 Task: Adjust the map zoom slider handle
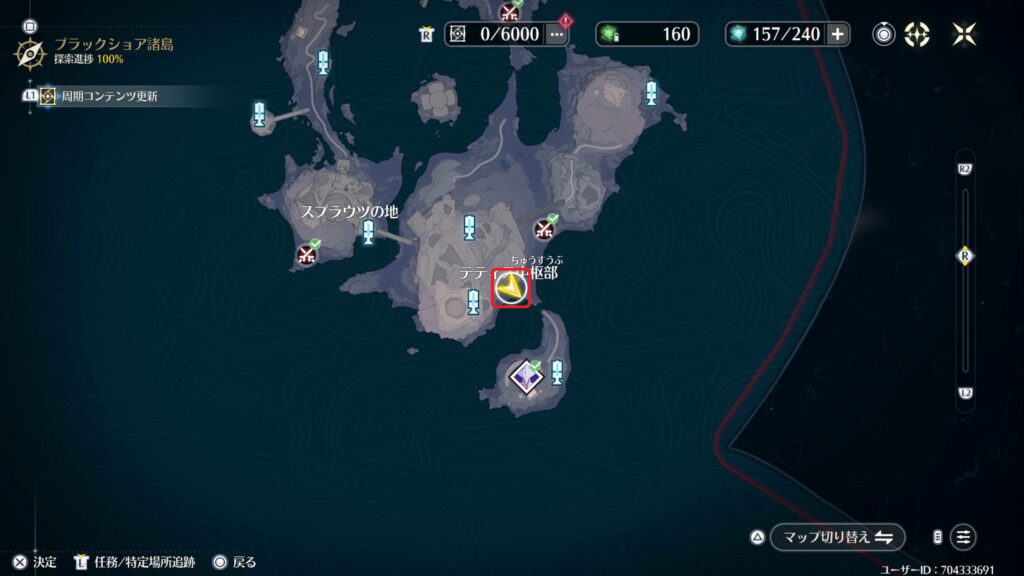(965, 255)
